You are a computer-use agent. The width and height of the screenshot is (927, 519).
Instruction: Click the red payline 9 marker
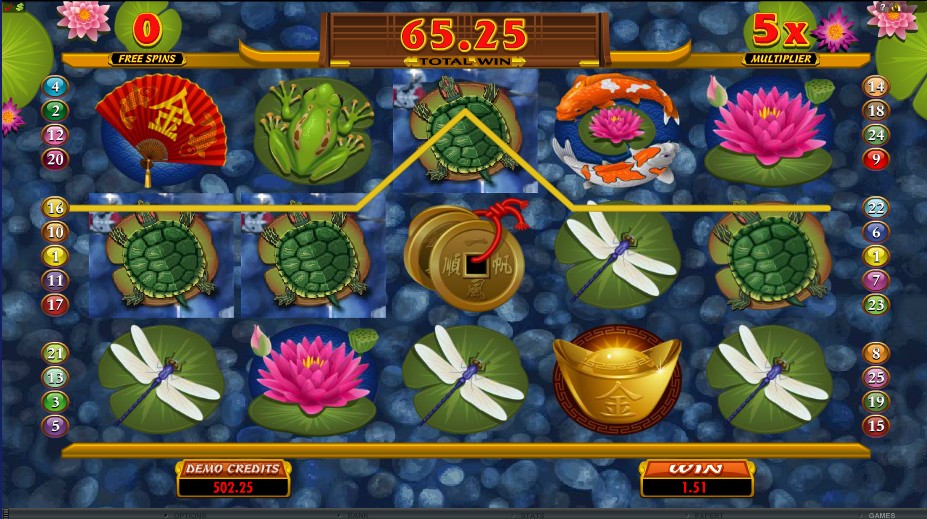tap(876, 158)
